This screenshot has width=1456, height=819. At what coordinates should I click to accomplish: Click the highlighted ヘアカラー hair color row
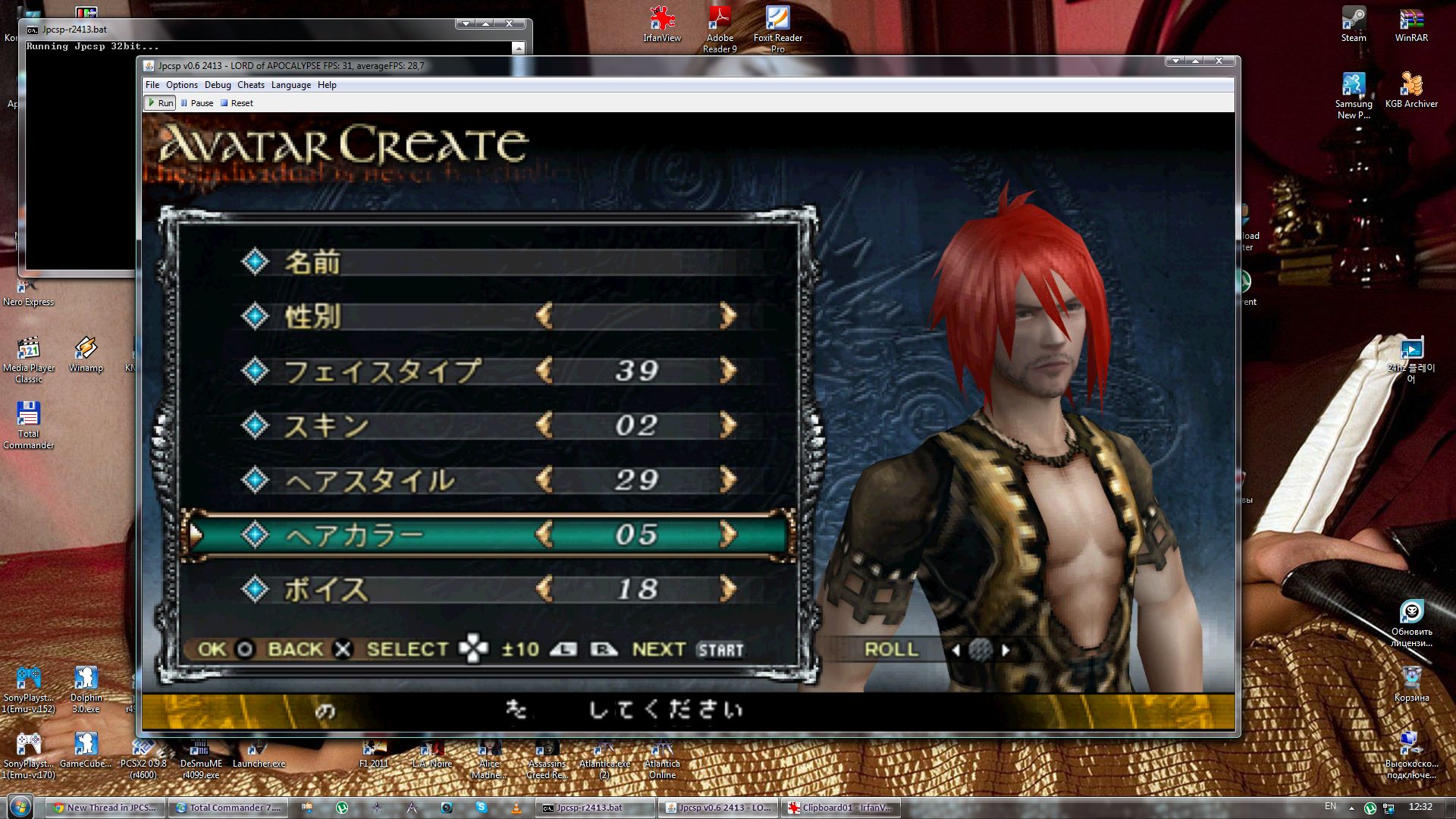(x=355, y=535)
